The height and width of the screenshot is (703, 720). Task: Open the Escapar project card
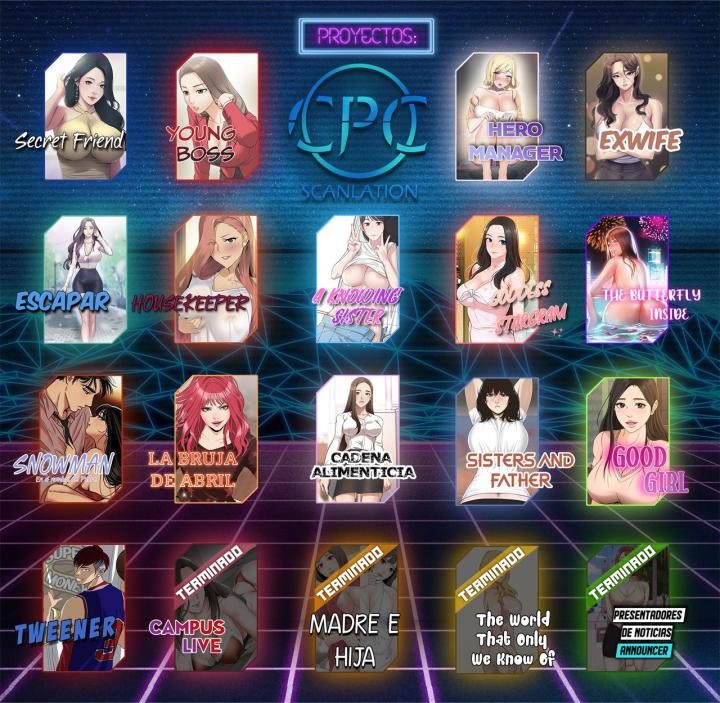pyautogui.click(x=85, y=277)
